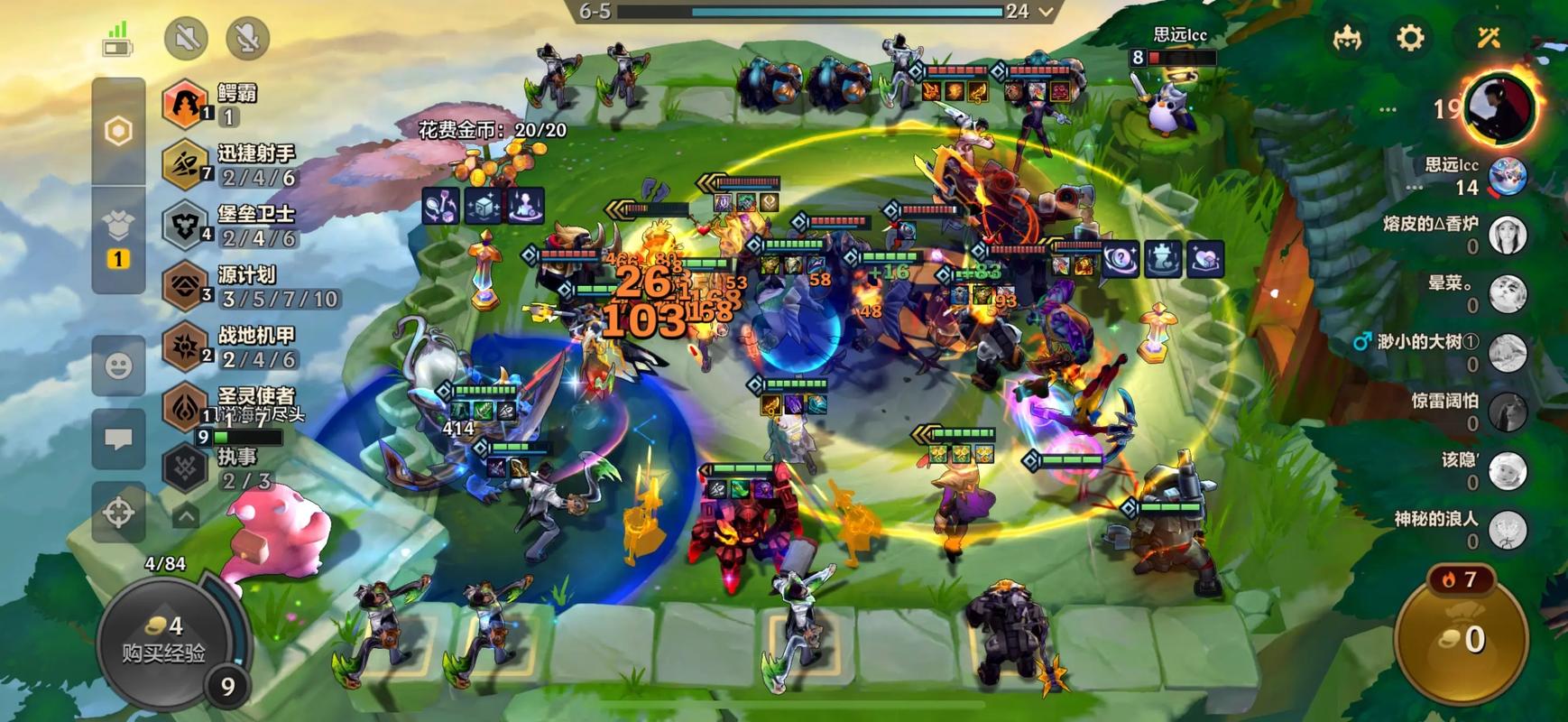The image size is (1568, 722).
Task: Select player 熔皮的△香炉 in the scoreboard
Action: (x=1507, y=235)
